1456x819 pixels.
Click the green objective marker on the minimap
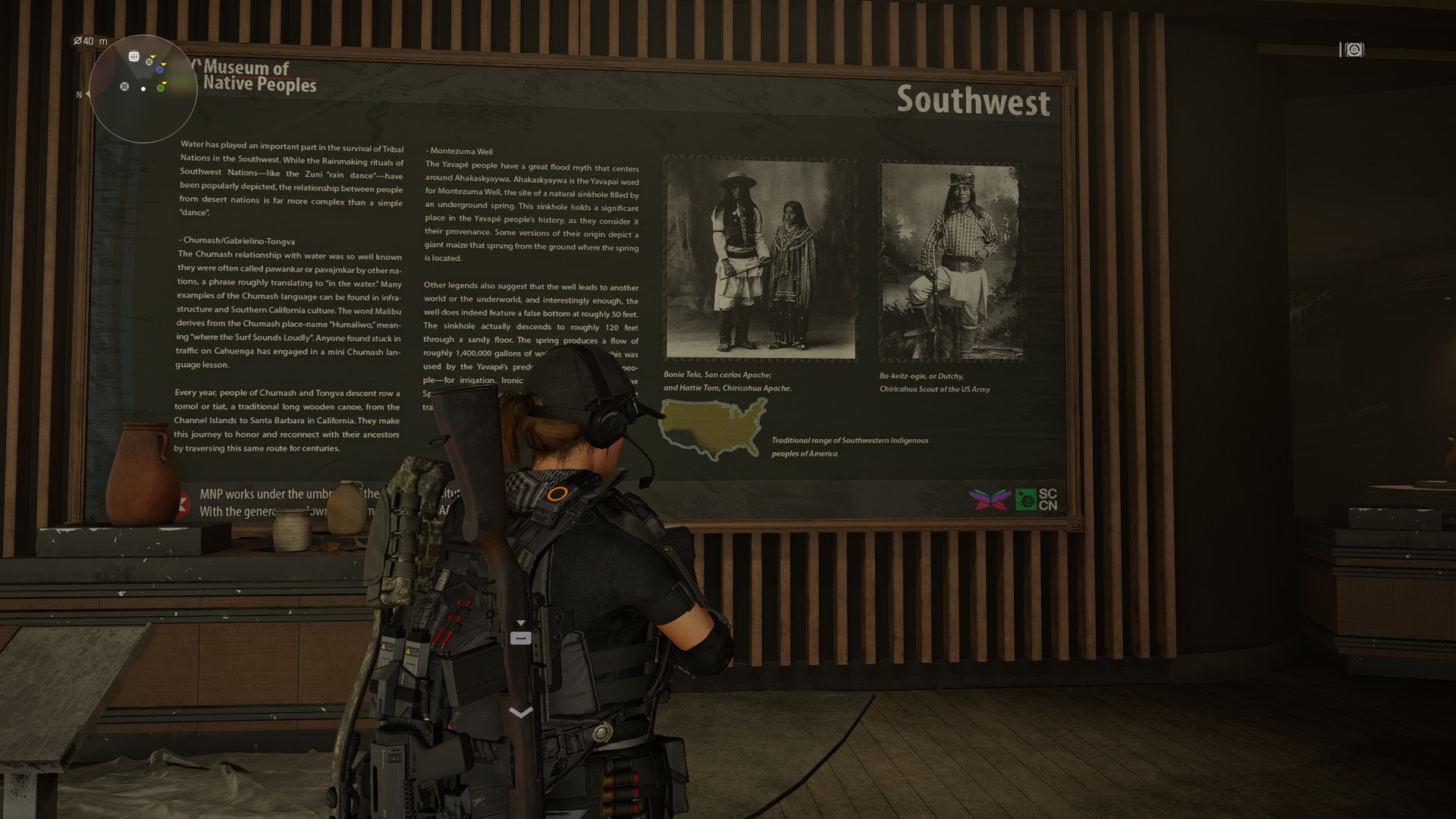161,88
